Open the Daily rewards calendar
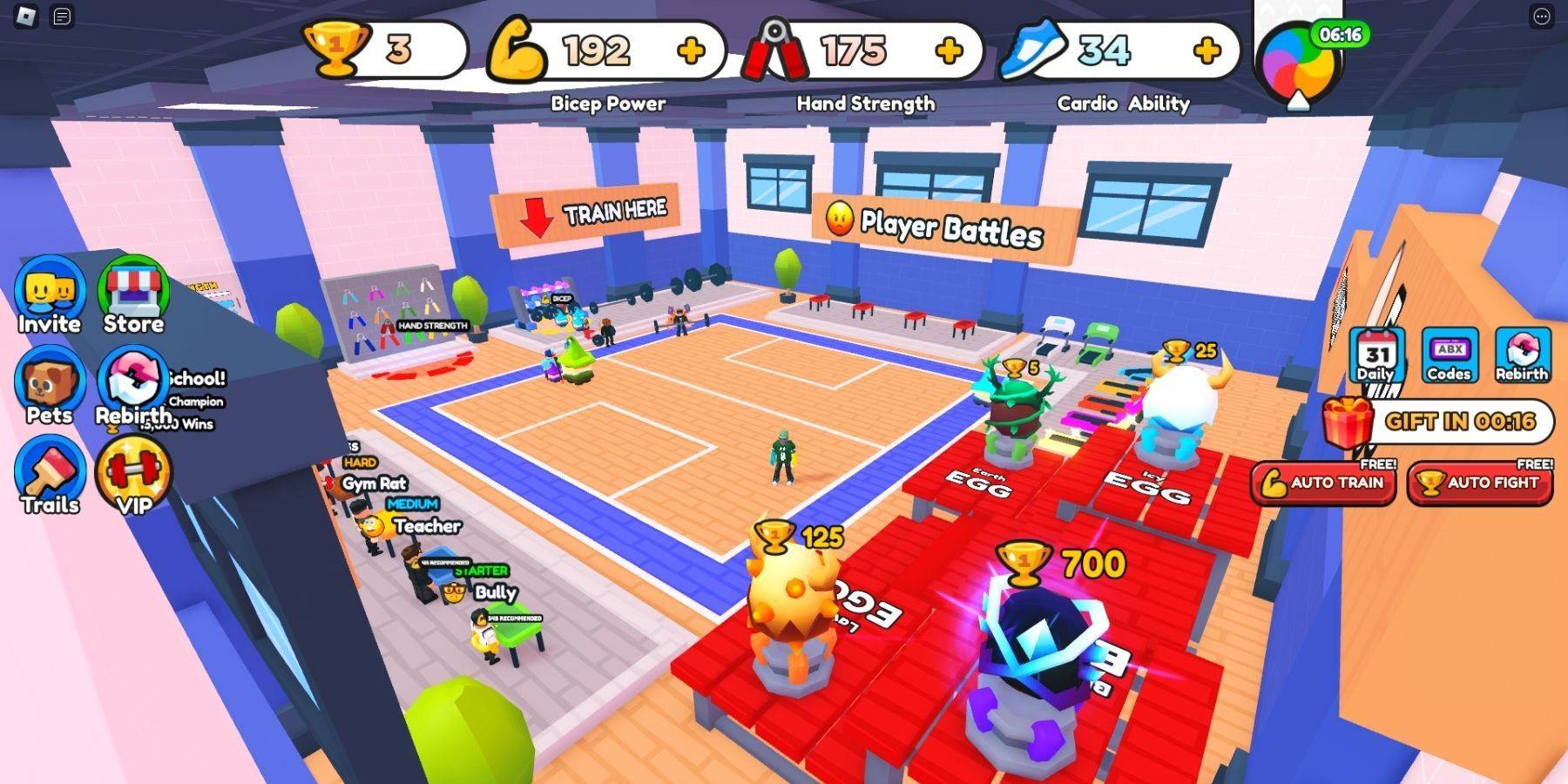1568x784 pixels. [1375, 355]
